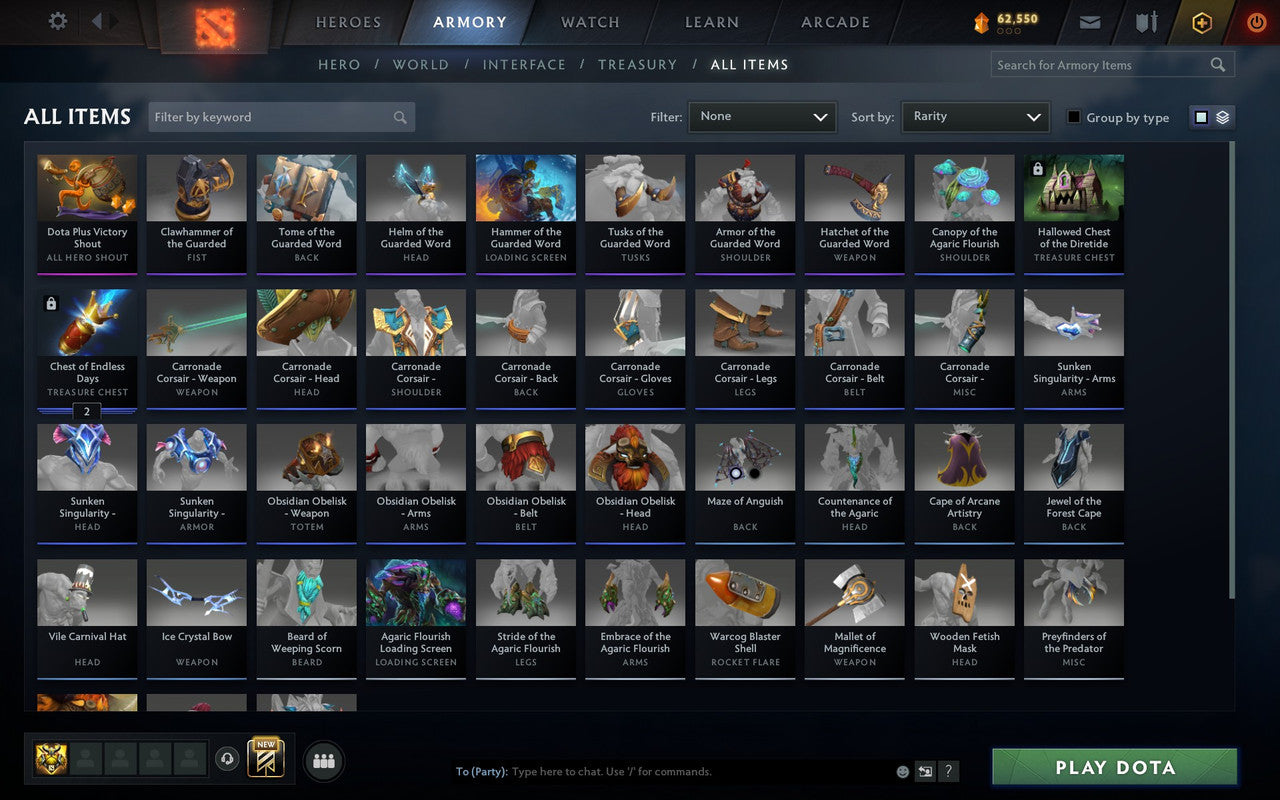Open the Filter dropdown set to None
Screen dimensions: 1280x800
(x=762, y=116)
